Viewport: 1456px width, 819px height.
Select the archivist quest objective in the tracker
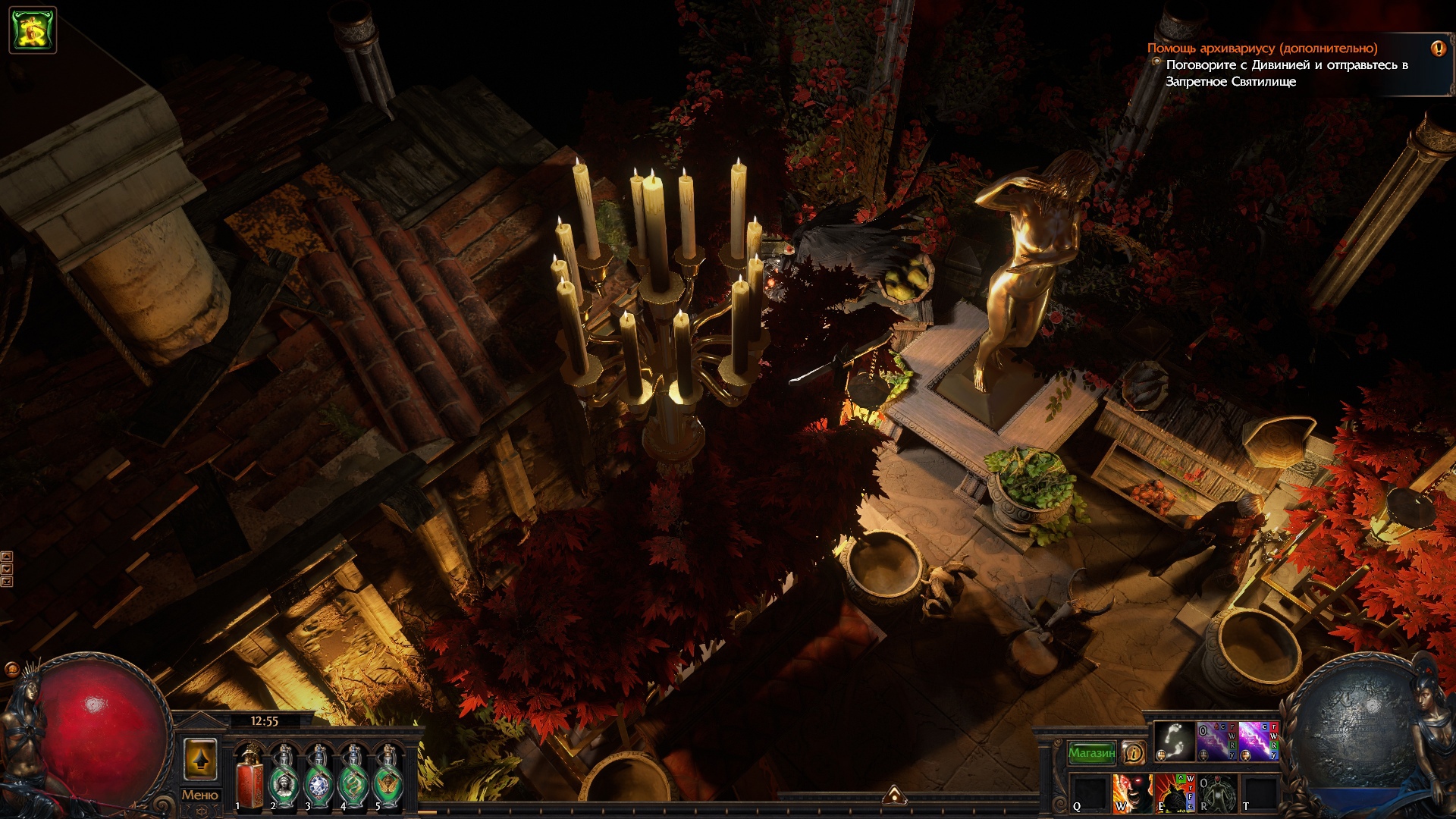tap(1262, 49)
